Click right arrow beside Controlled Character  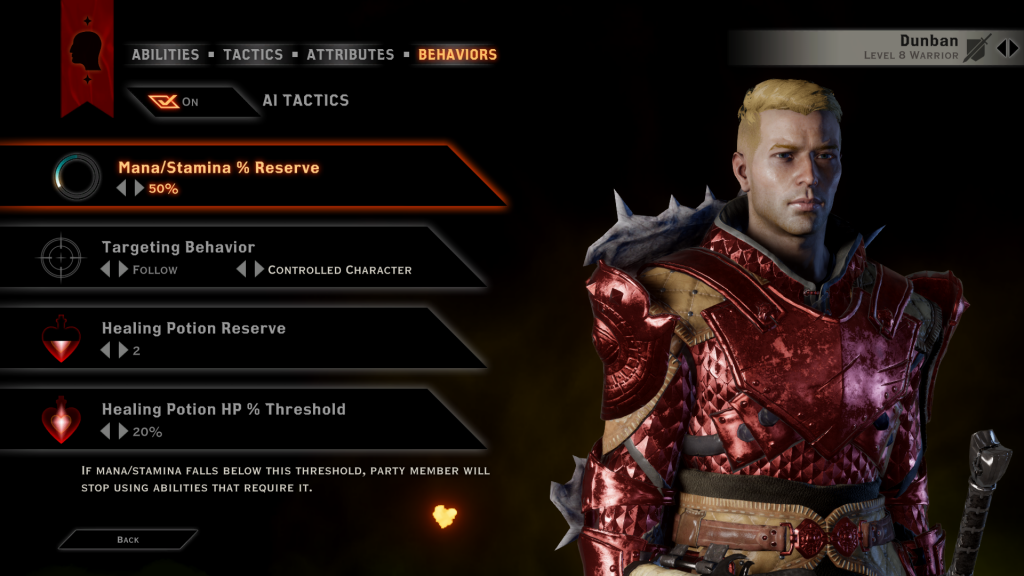(x=259, y=269)
